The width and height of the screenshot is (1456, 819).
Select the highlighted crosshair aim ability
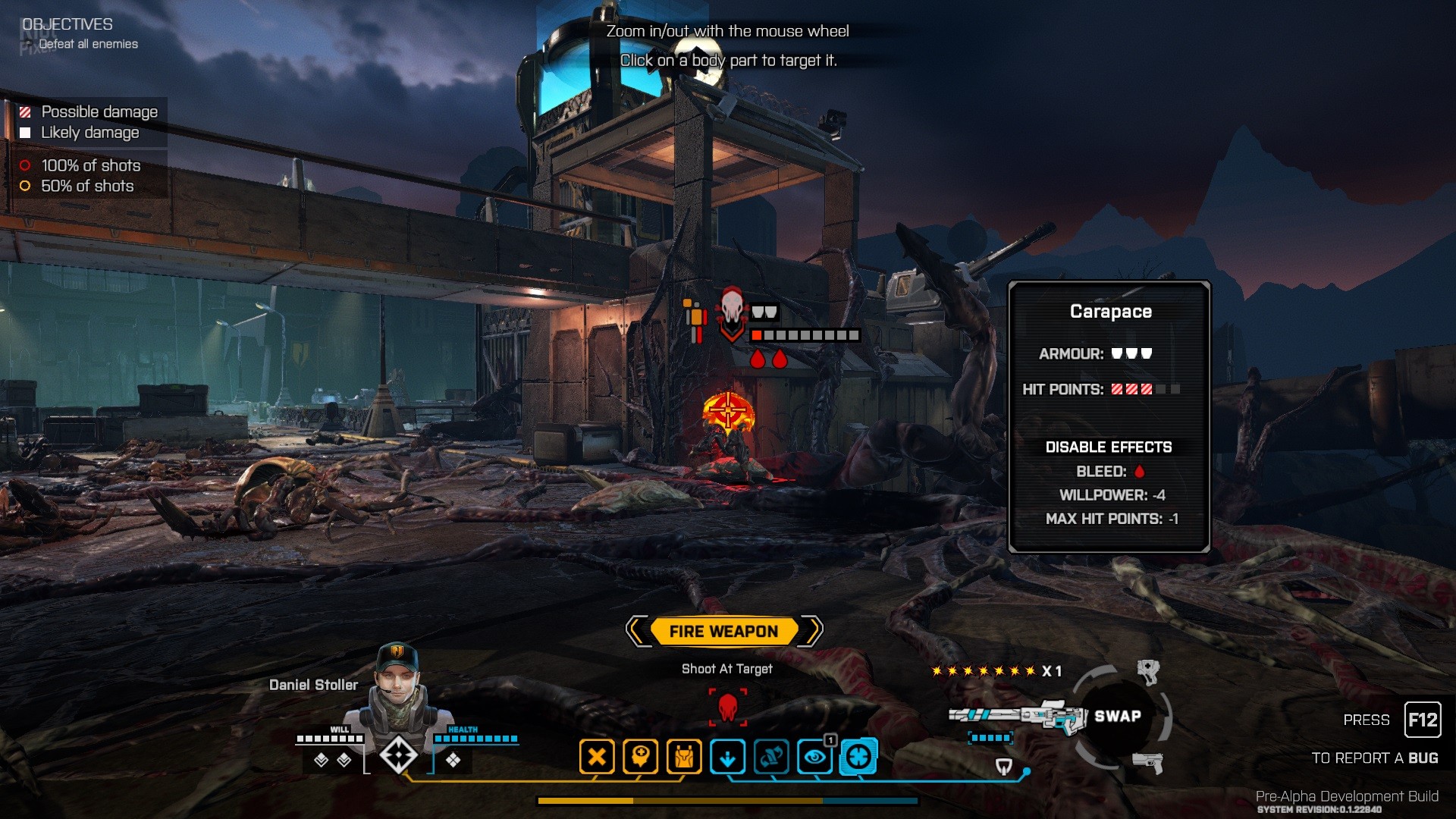point(858,757)
